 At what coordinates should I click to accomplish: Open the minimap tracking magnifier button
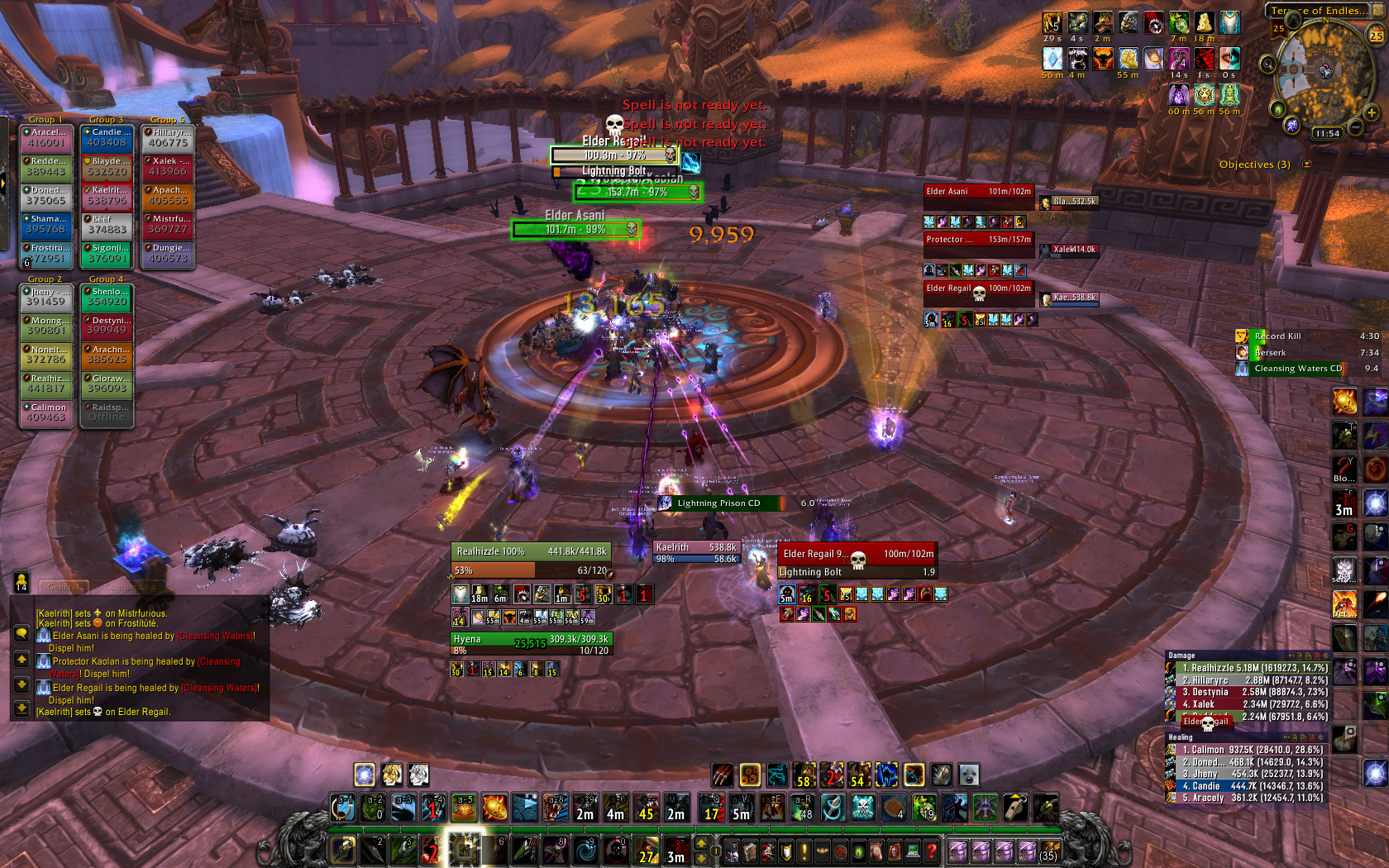pyautogui.click(x=1267, y=63)
